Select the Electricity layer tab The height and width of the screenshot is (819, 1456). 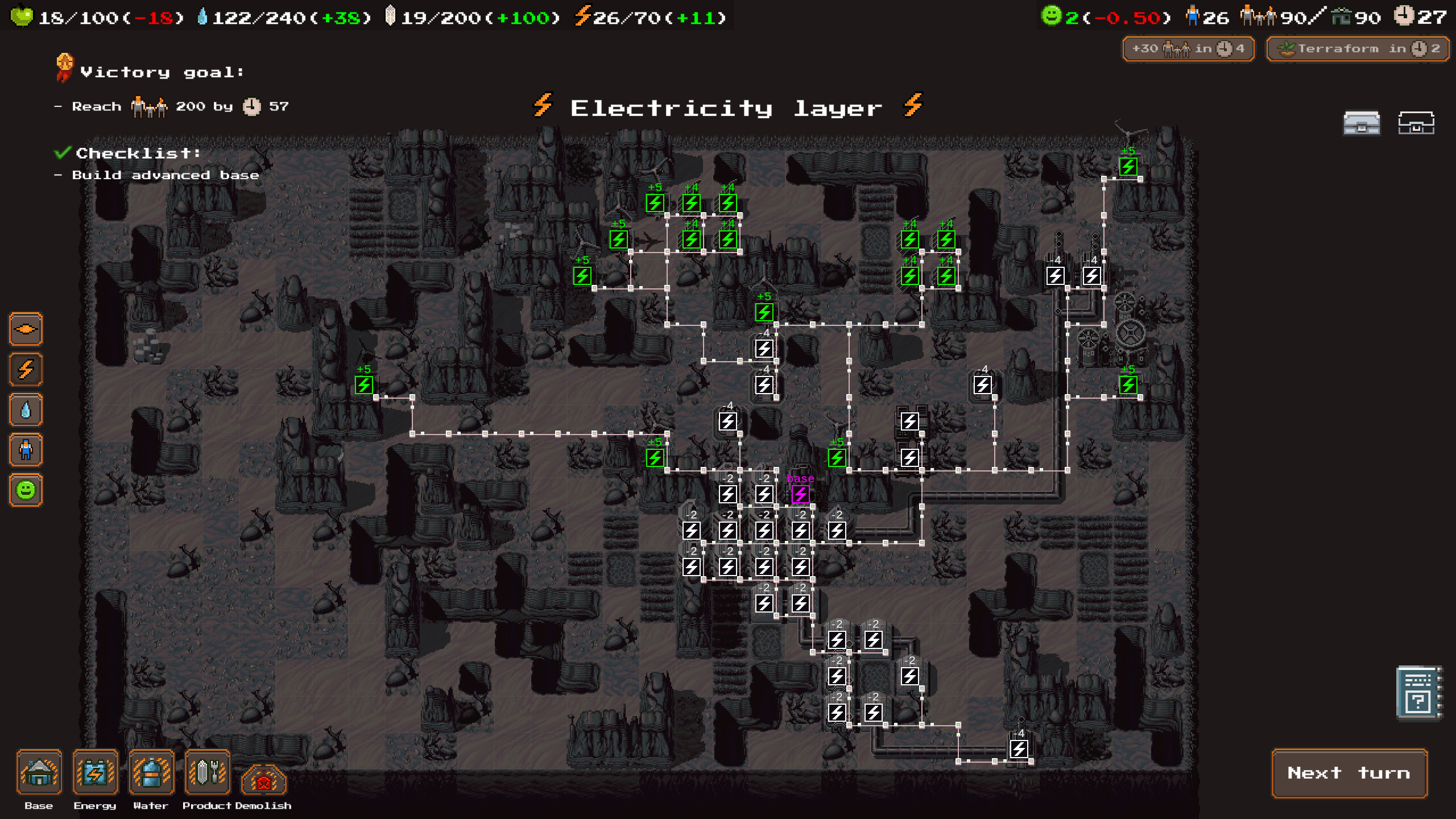pyautogui.click(x=25, y=370)
